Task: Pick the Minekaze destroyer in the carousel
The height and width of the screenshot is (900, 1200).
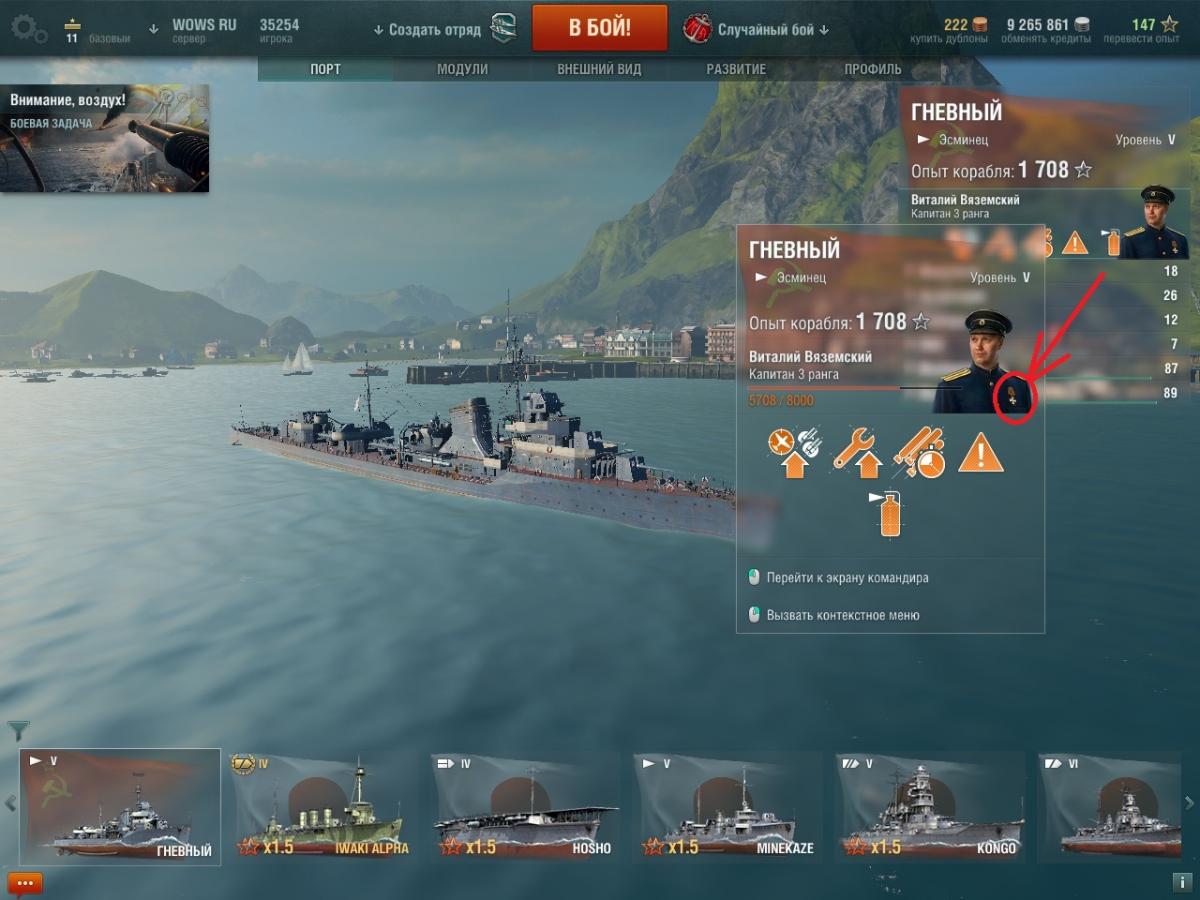Action: tap(727, 806)
